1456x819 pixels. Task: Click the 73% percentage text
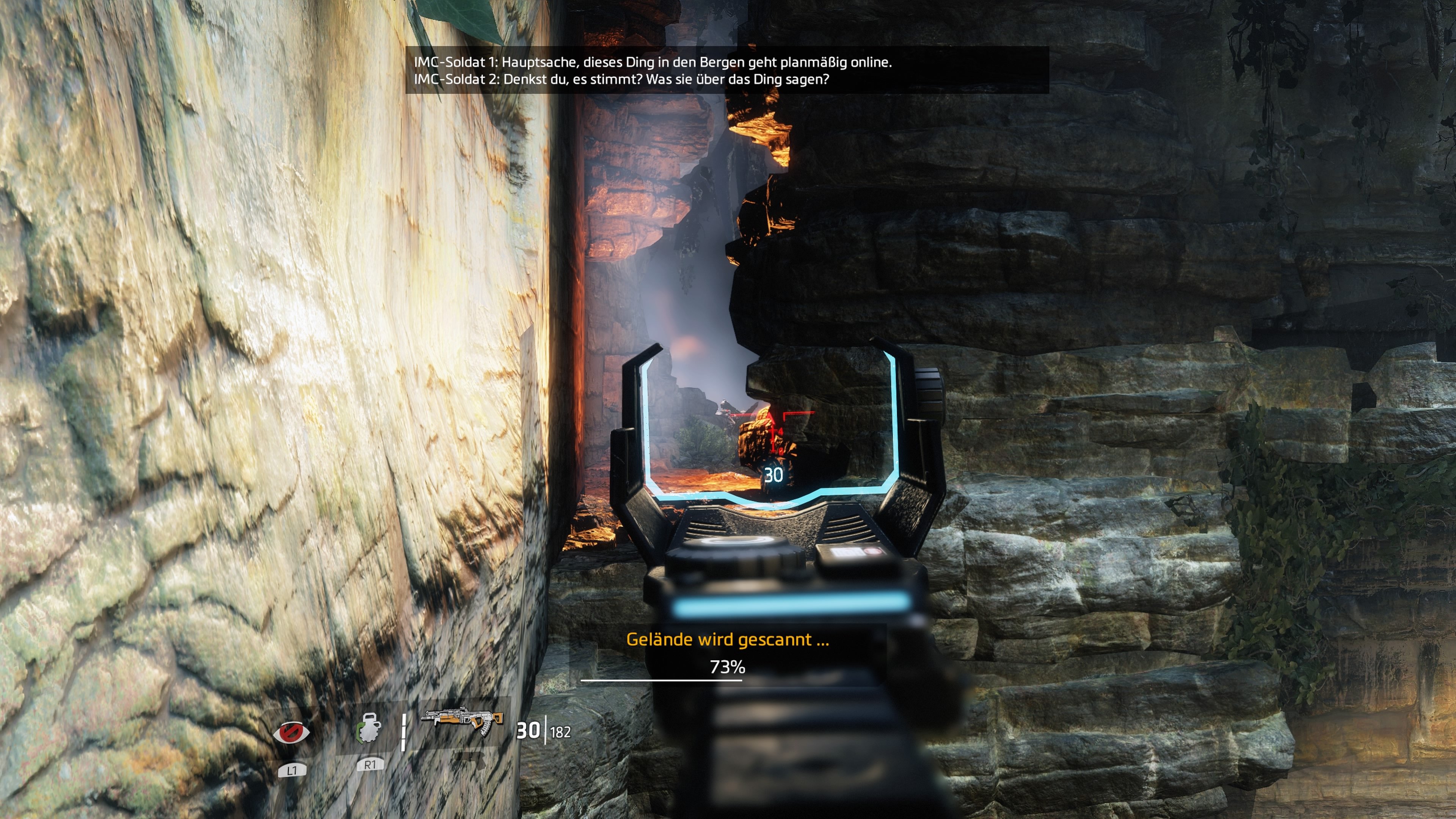coord(728,668)
